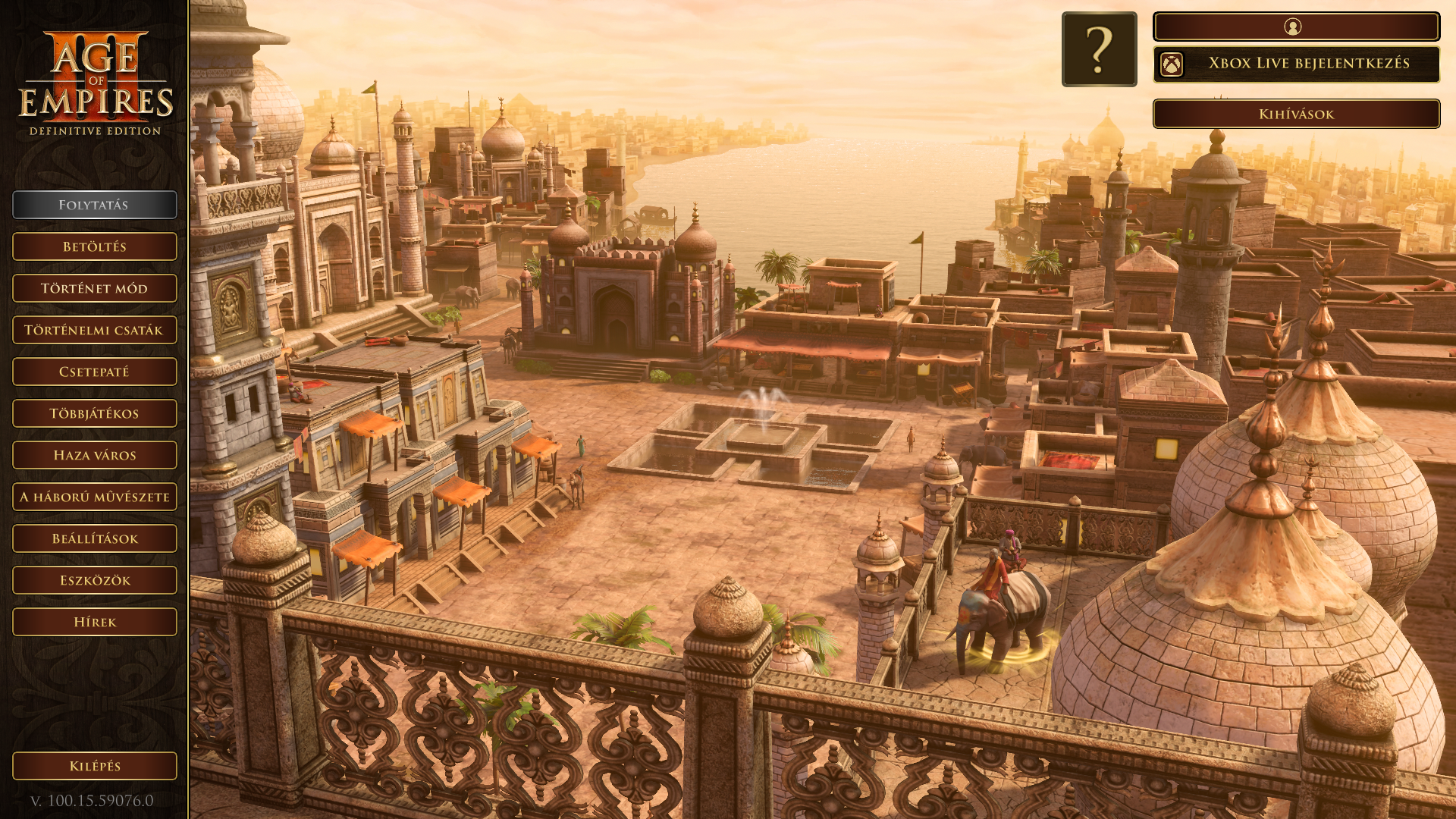Open Történelmi Csaták historical battles
1456x819 pixels.
coord(95,330)
